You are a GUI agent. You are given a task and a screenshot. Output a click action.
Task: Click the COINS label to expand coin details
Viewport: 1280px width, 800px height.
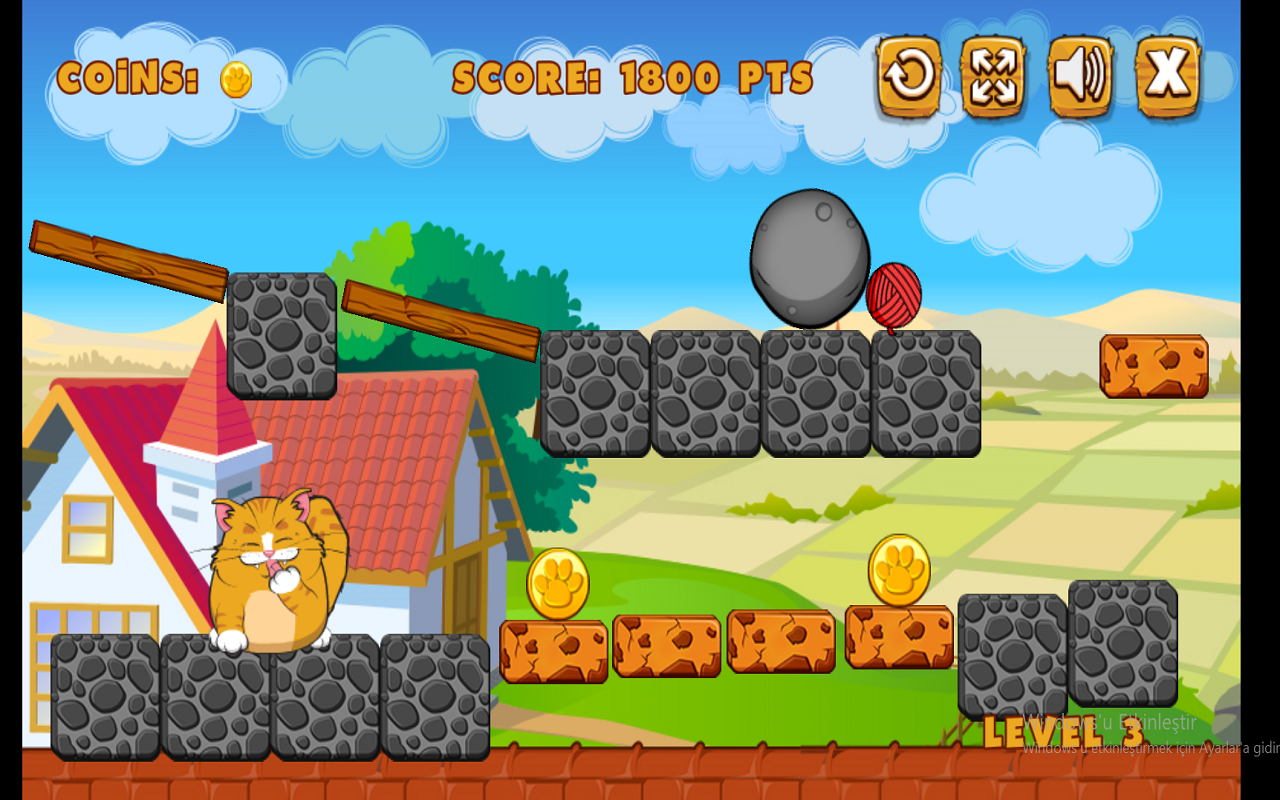[x=130, y=78]
